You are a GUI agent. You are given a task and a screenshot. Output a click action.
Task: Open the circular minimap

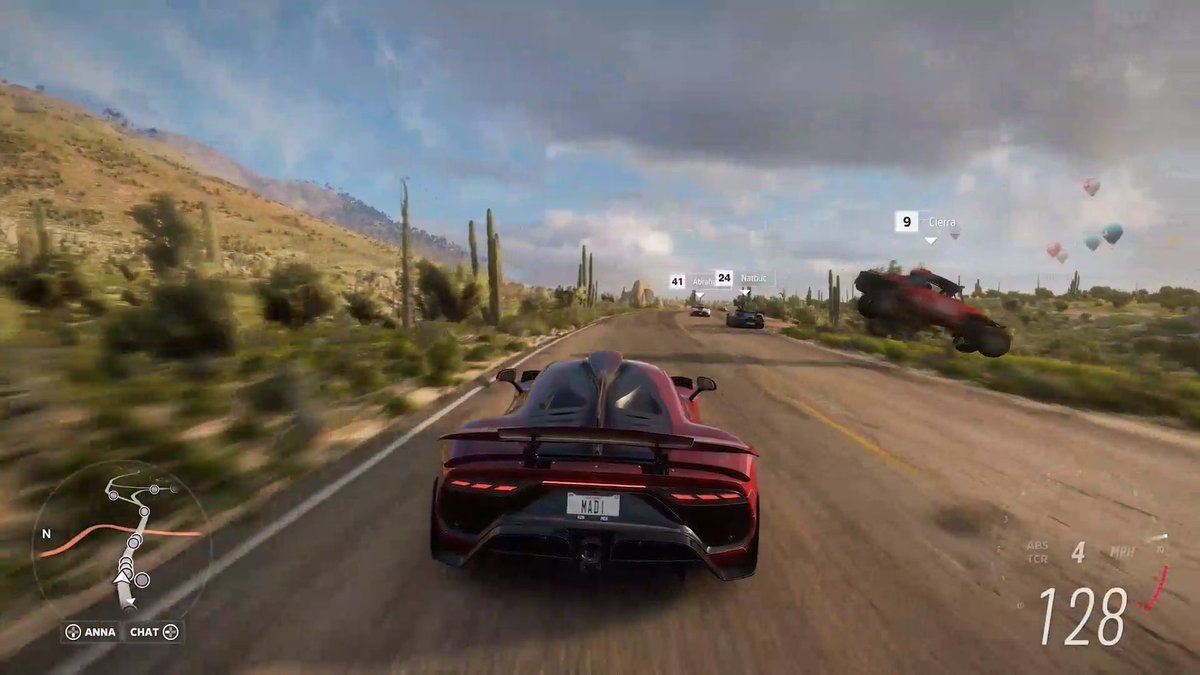(x=120, y=540)
